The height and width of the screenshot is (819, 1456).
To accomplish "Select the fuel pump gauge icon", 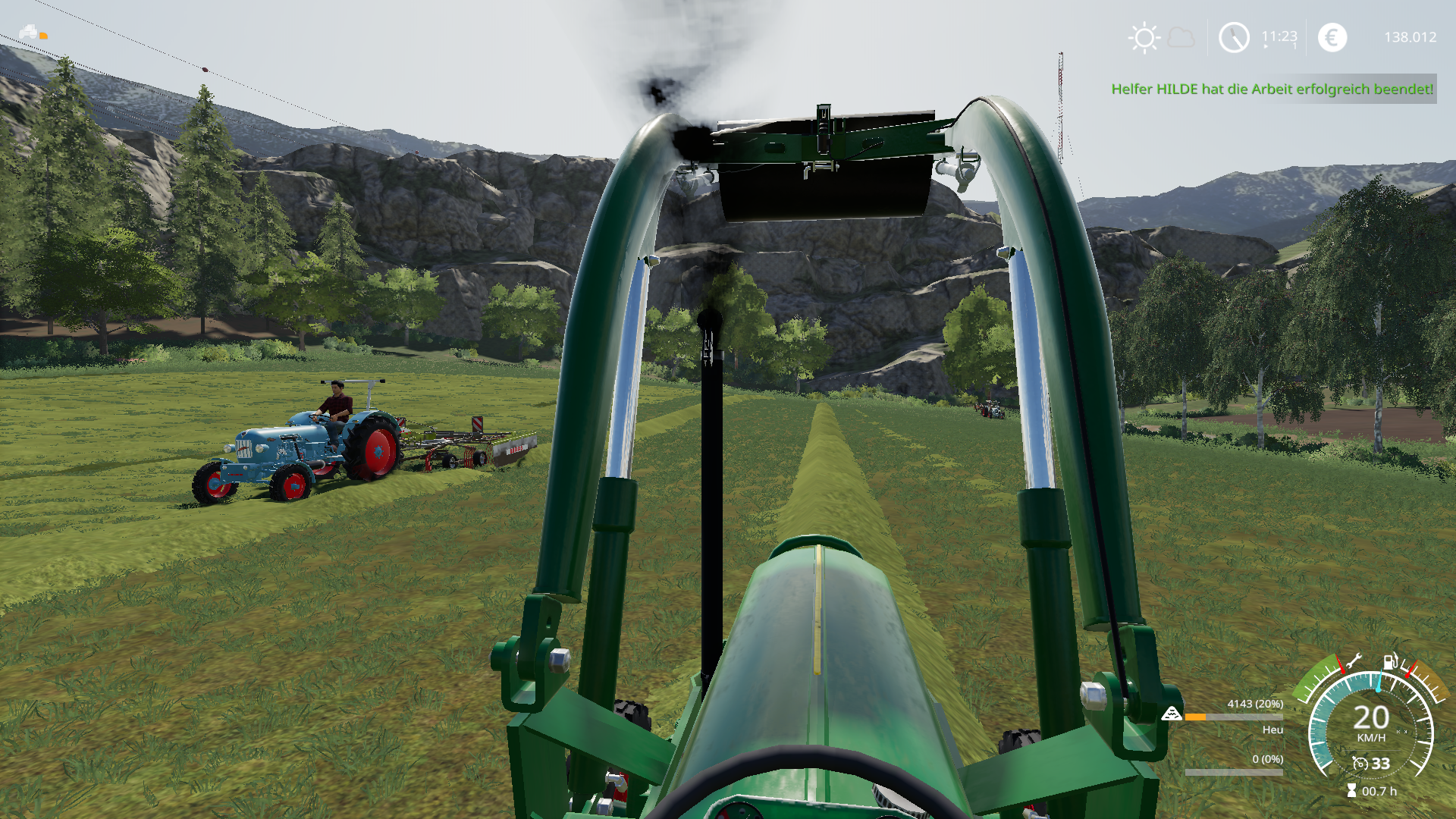I will (x=1390, y=662).
